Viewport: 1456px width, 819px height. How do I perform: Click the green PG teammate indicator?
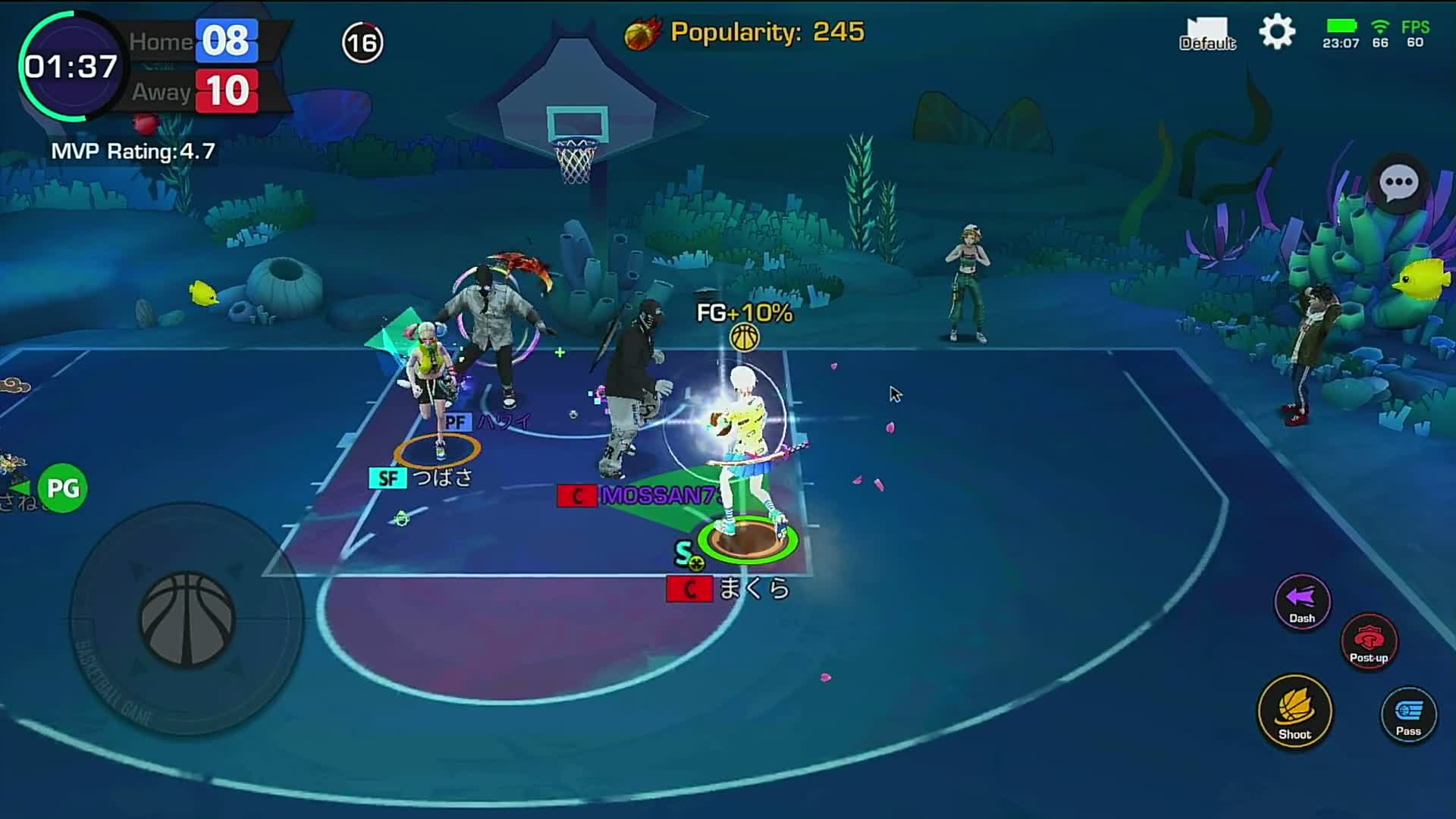click(62, 488)
